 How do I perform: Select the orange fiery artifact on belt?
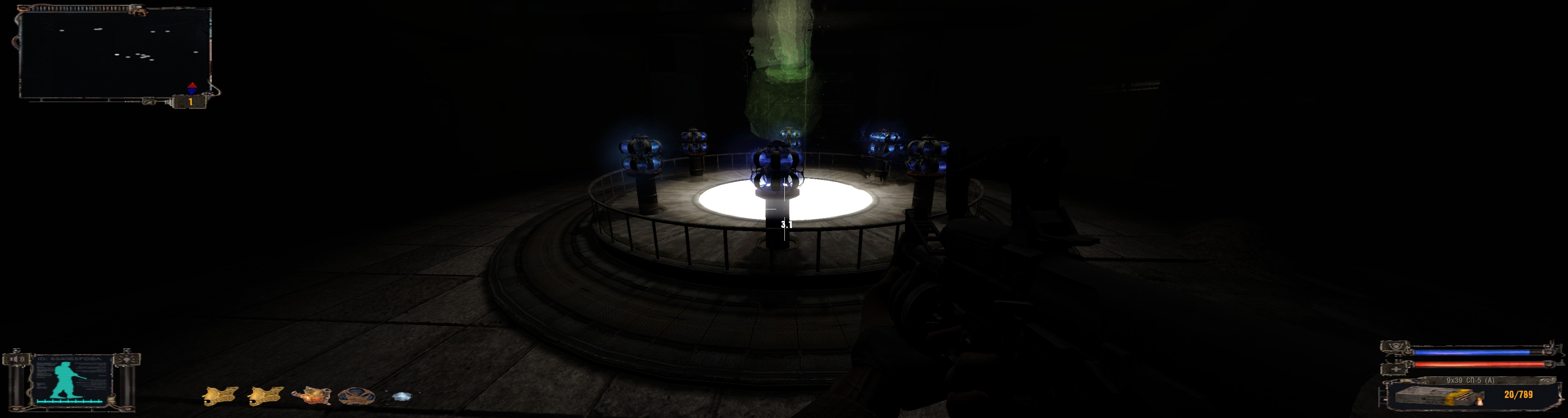(311, 396)
